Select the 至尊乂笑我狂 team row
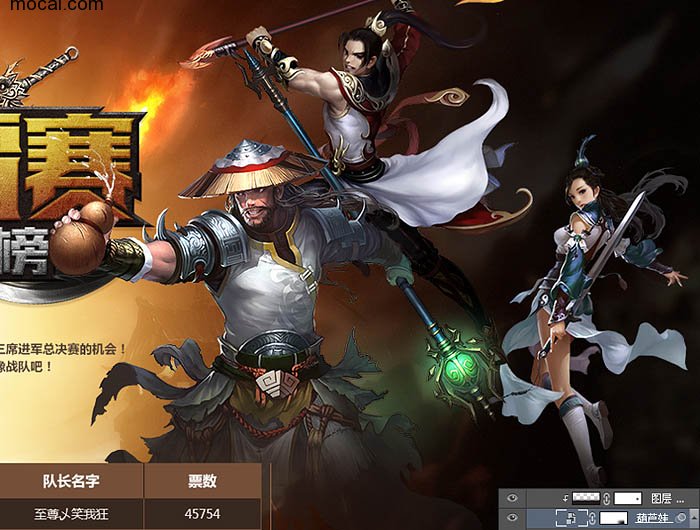 (70, 514)
